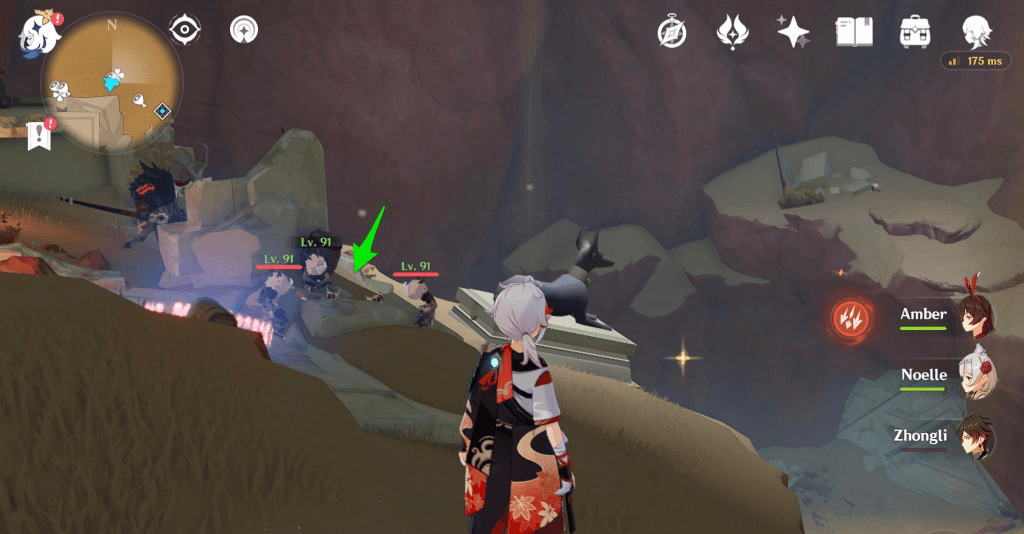Toggle the elemental sight eye icon
The width and height of the screenshot is (1024, 534).
185,30
